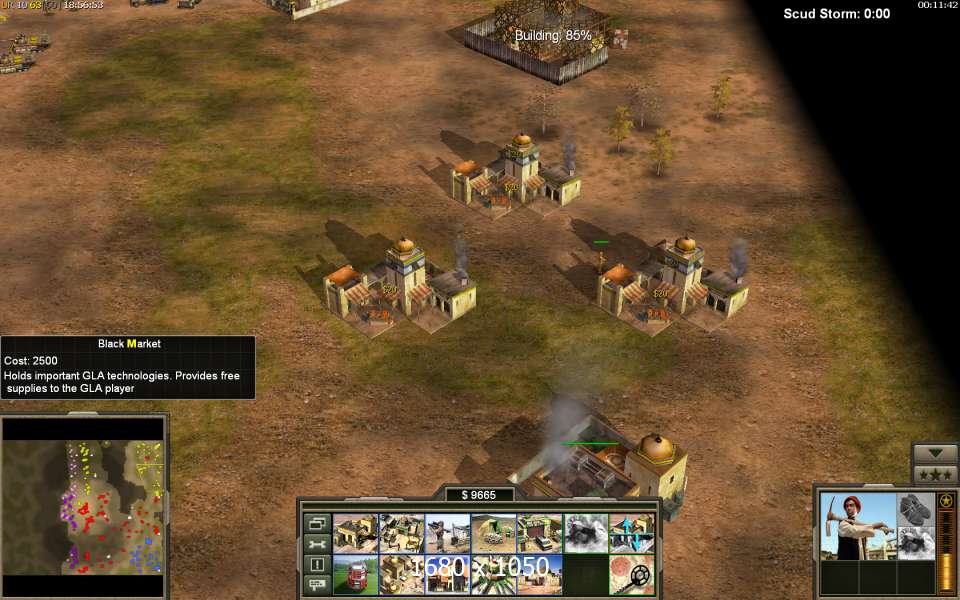This screenshot has width=960, height=600.
Task: Place a beacon with the exclamation button
Action: coord(317,565)
